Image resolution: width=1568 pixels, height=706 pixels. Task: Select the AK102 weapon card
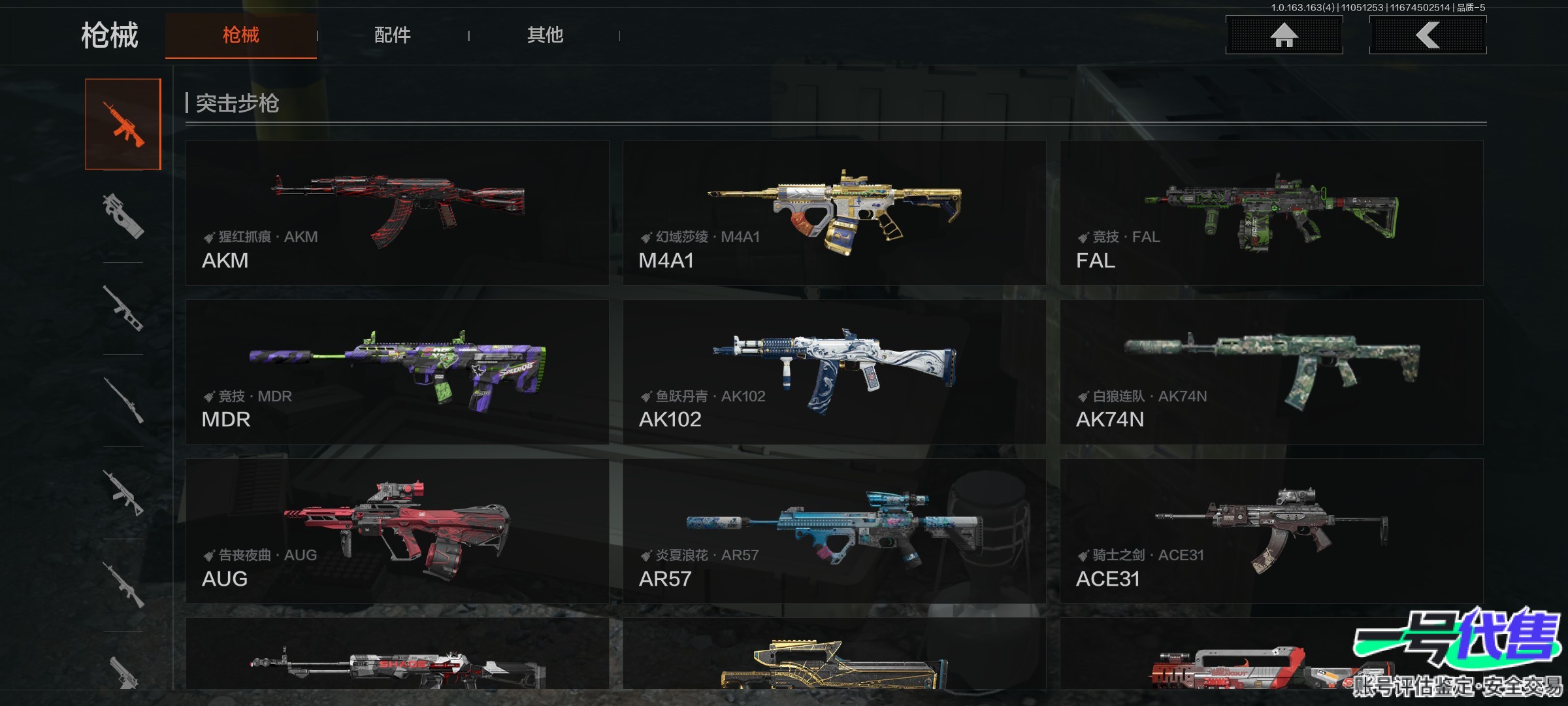(x=834, y=372)
